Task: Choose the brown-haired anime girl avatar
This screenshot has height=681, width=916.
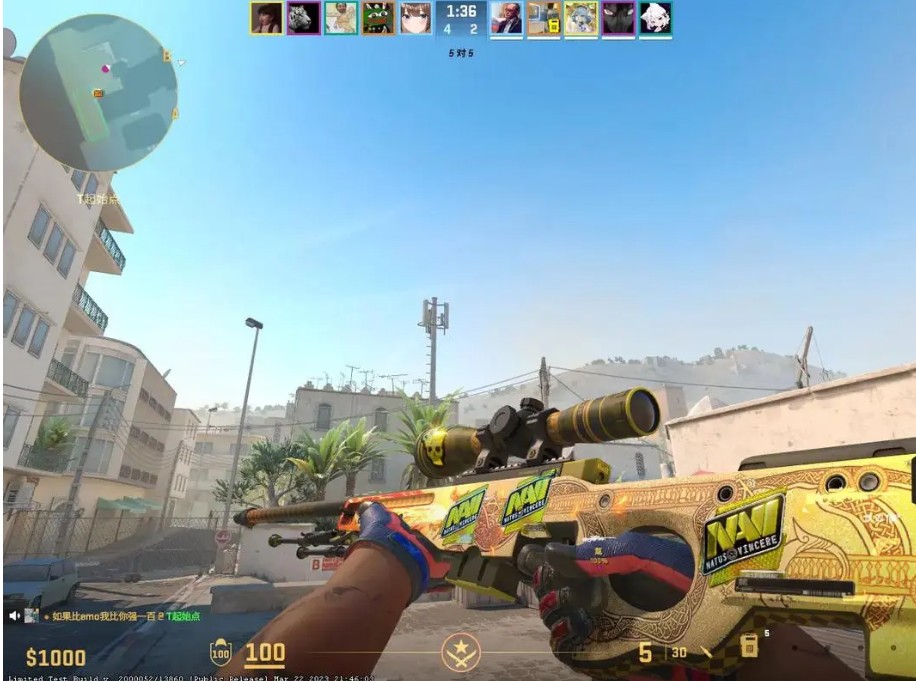Action: click(x=416, y=18)
